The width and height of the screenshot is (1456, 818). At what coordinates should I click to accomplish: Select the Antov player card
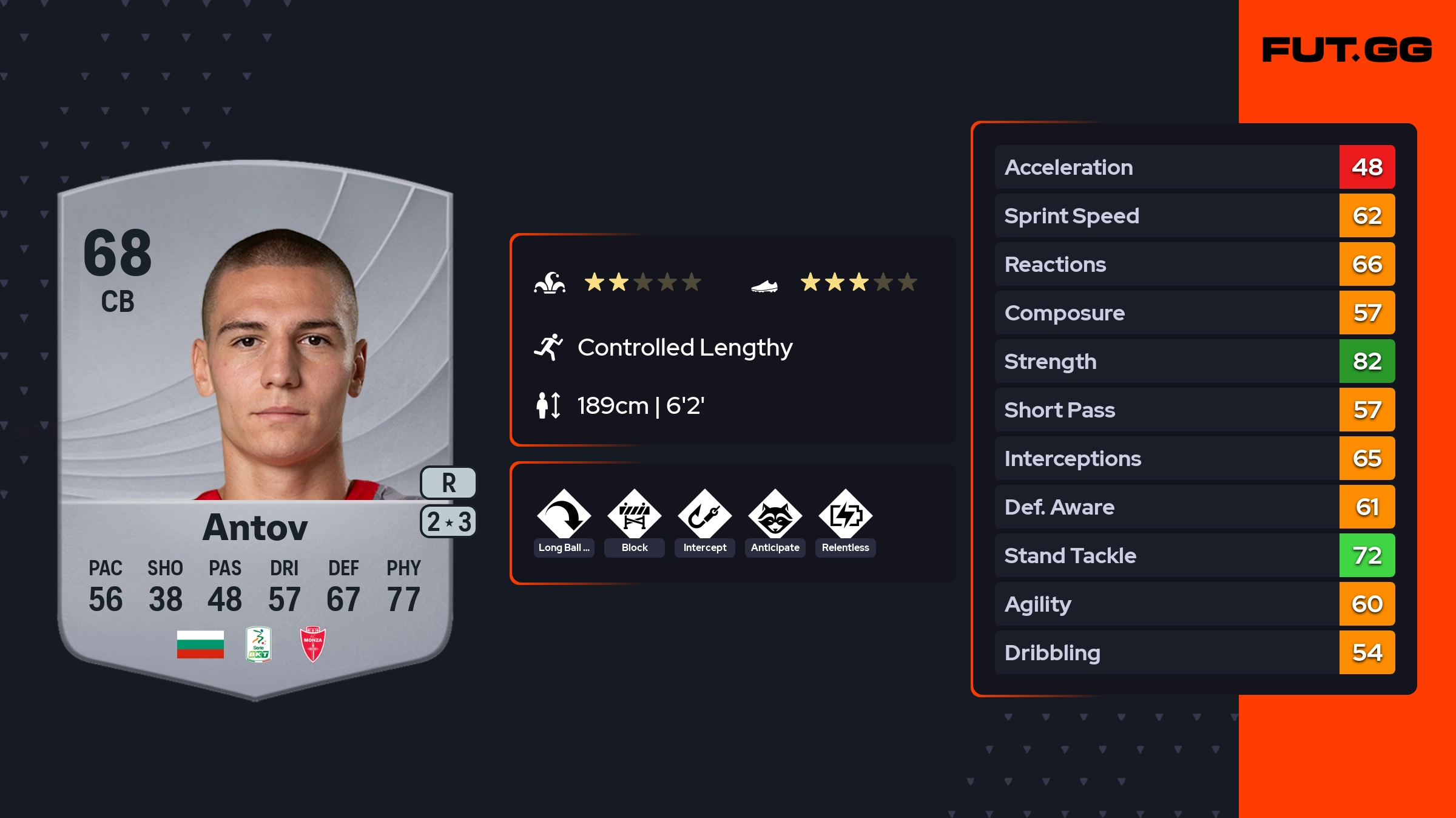click(255, 425)
